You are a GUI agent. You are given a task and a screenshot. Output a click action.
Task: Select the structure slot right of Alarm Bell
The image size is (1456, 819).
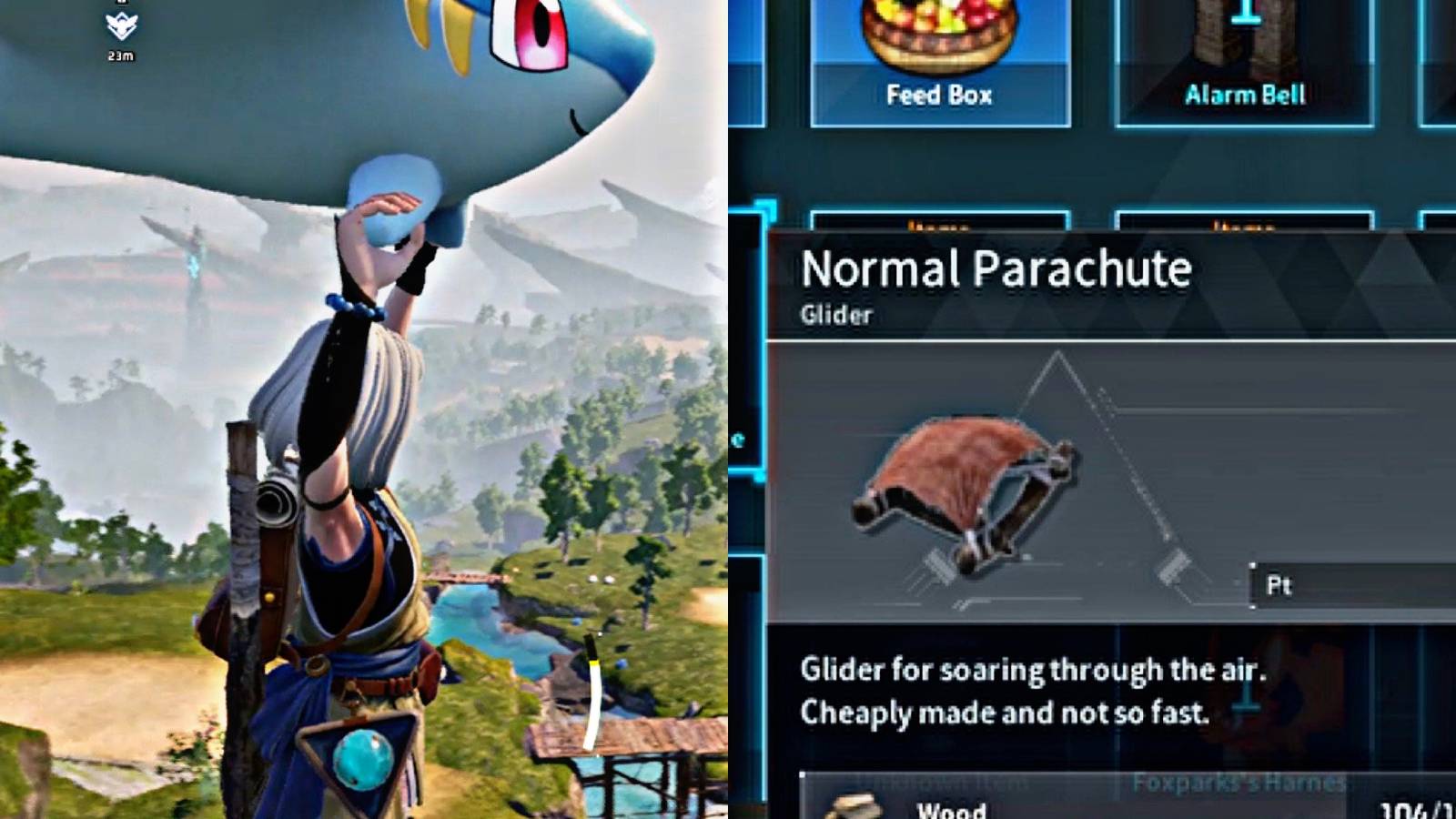1438,55
